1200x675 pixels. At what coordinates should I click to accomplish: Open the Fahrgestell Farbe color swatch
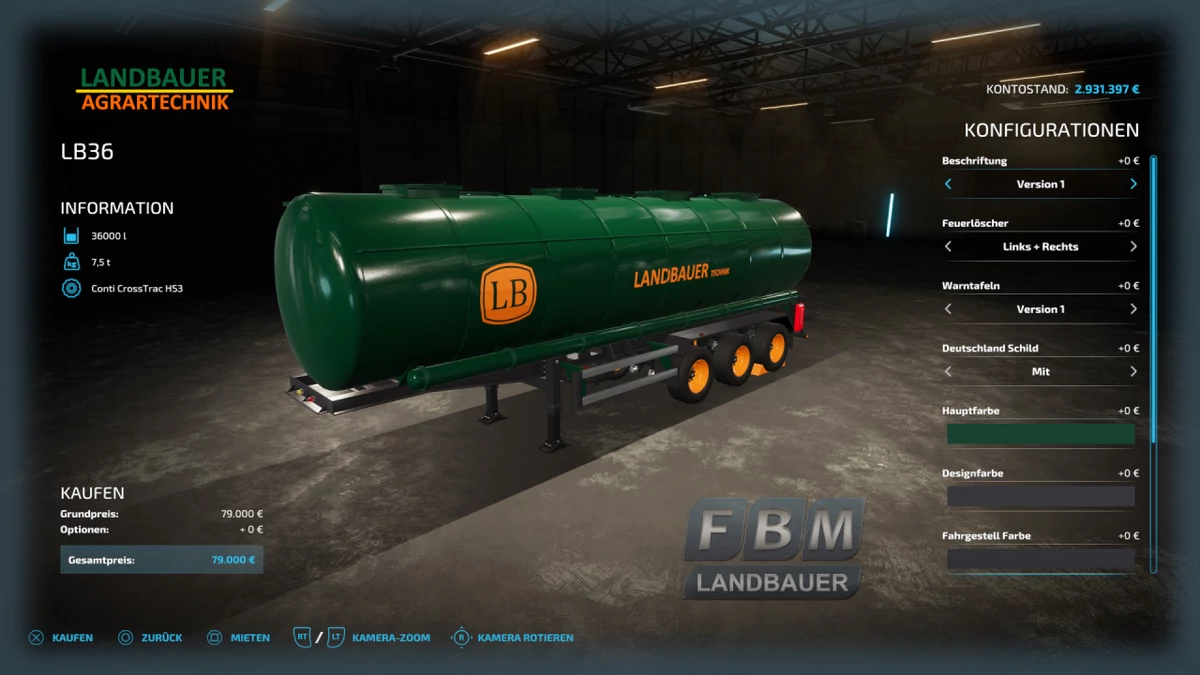point(1040,559)
